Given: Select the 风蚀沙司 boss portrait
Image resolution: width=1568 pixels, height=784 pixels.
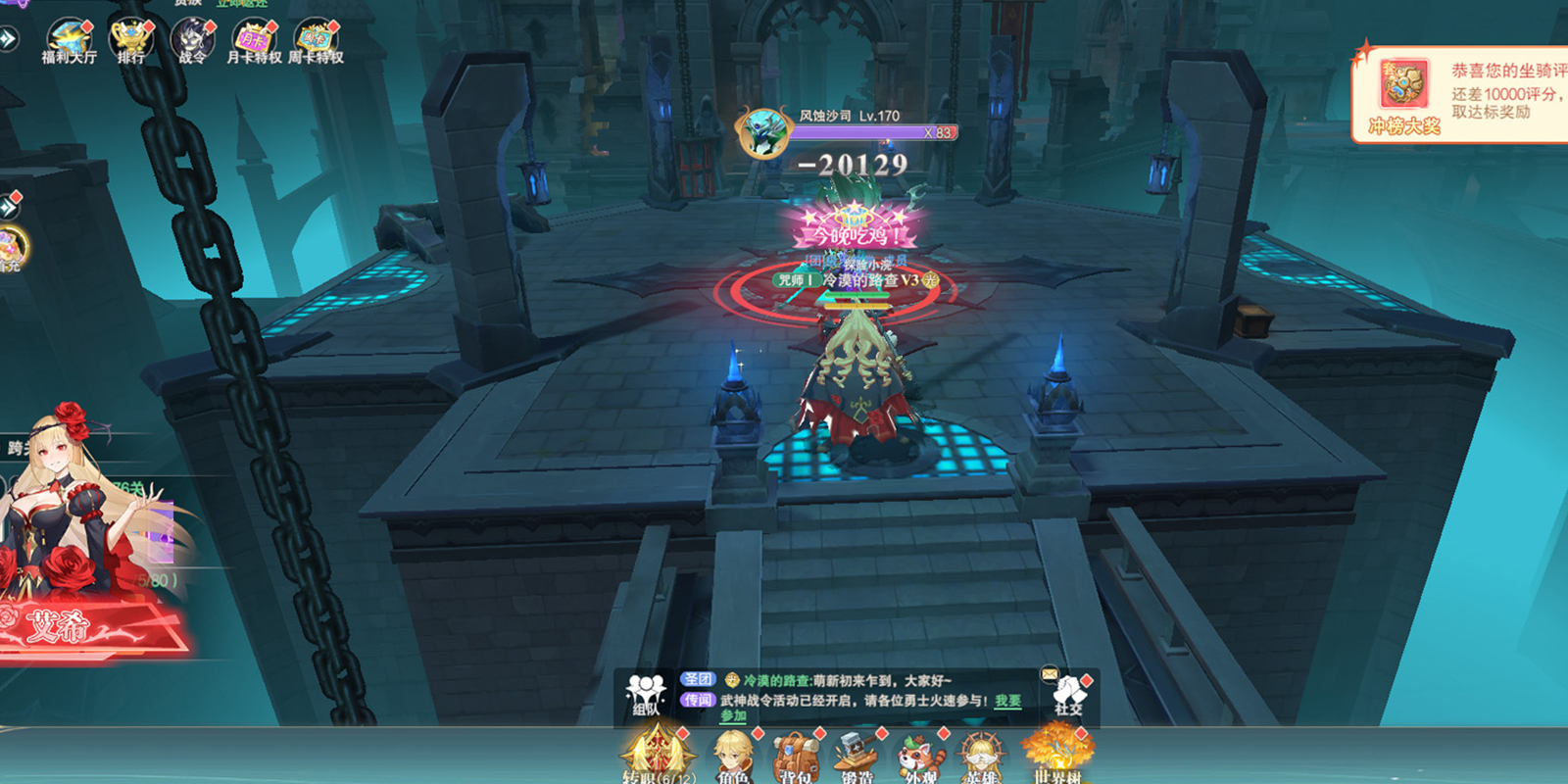Looking at the screenshot, I should click(x=763, y=132).
